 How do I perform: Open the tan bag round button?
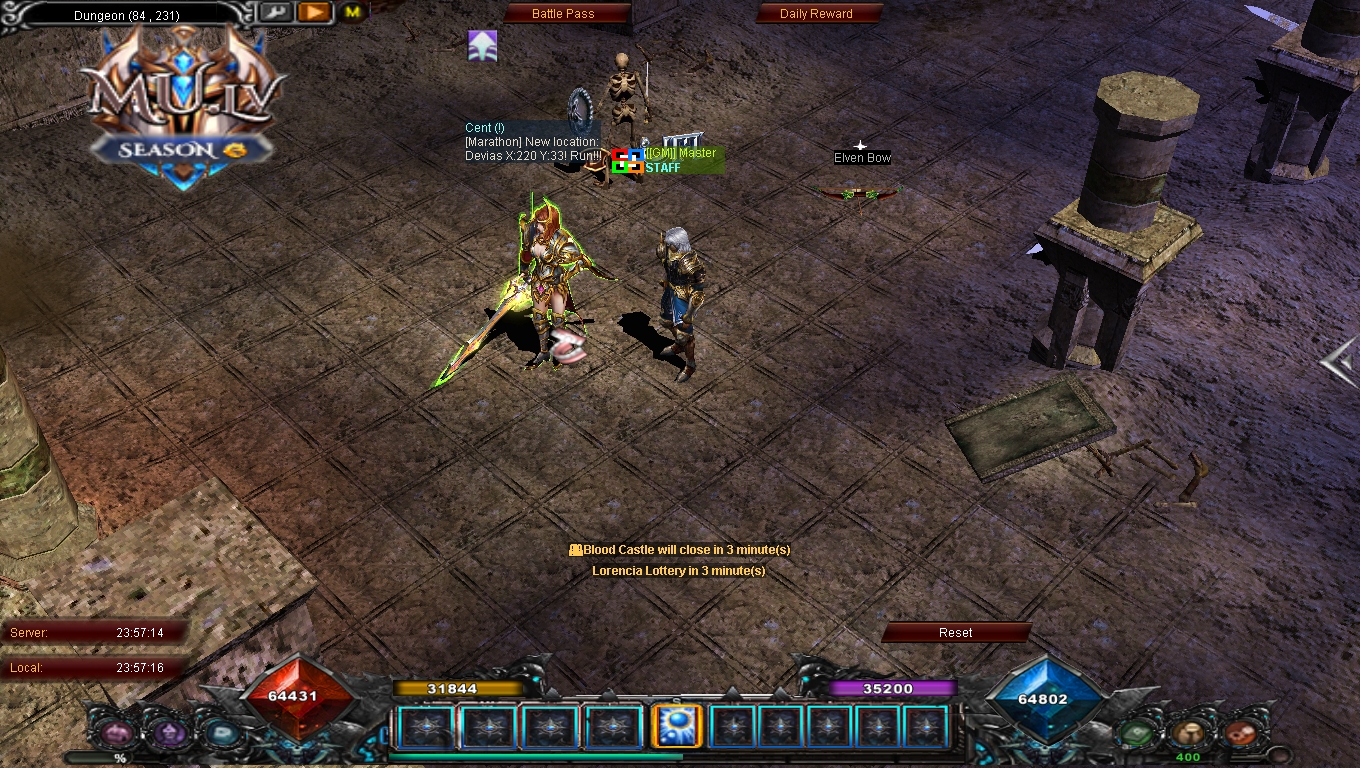pos(1188,734)
